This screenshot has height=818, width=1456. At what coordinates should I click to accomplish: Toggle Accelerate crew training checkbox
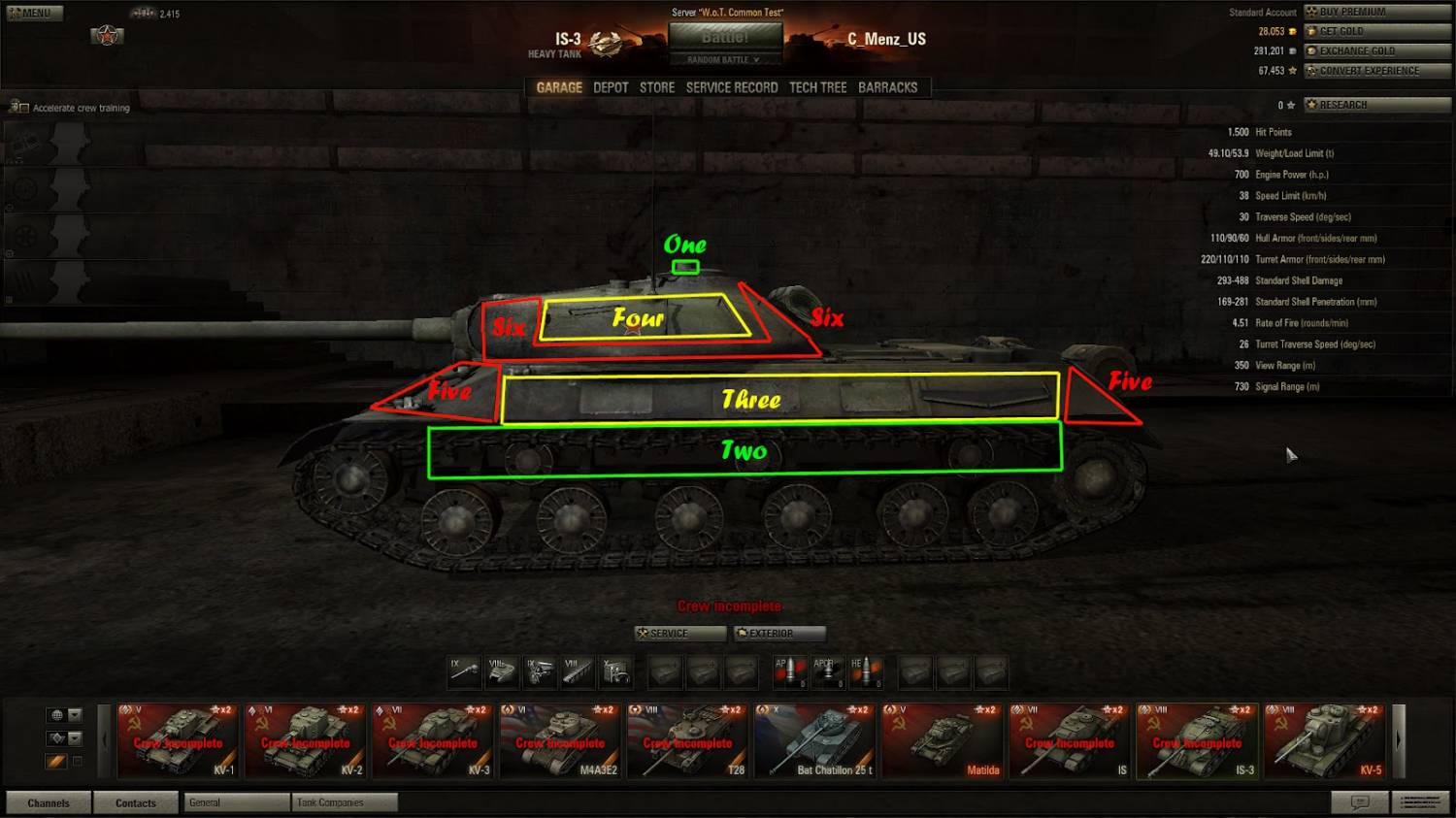coord(24,108)
